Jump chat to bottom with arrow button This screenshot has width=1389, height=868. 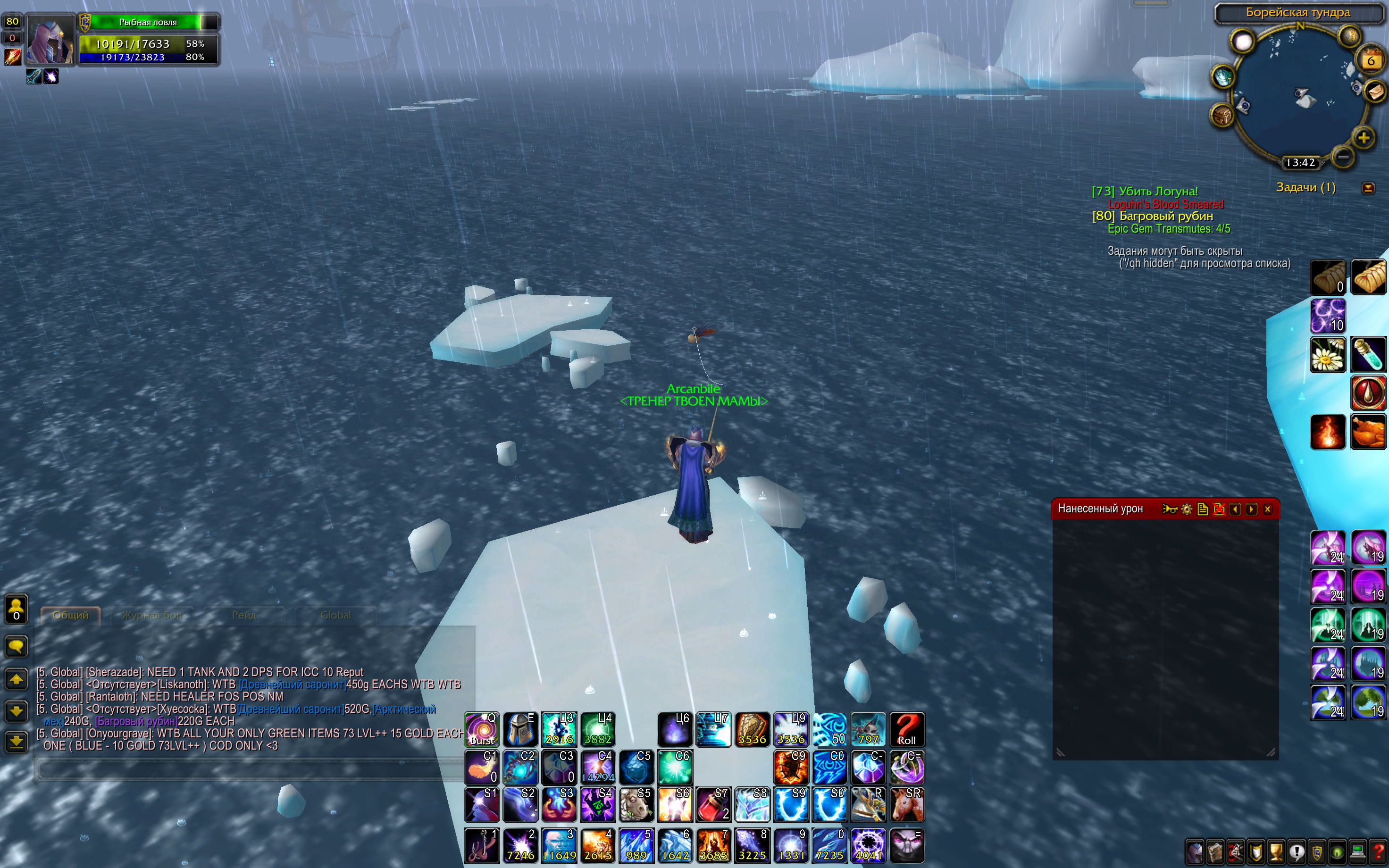click(16, 742)
